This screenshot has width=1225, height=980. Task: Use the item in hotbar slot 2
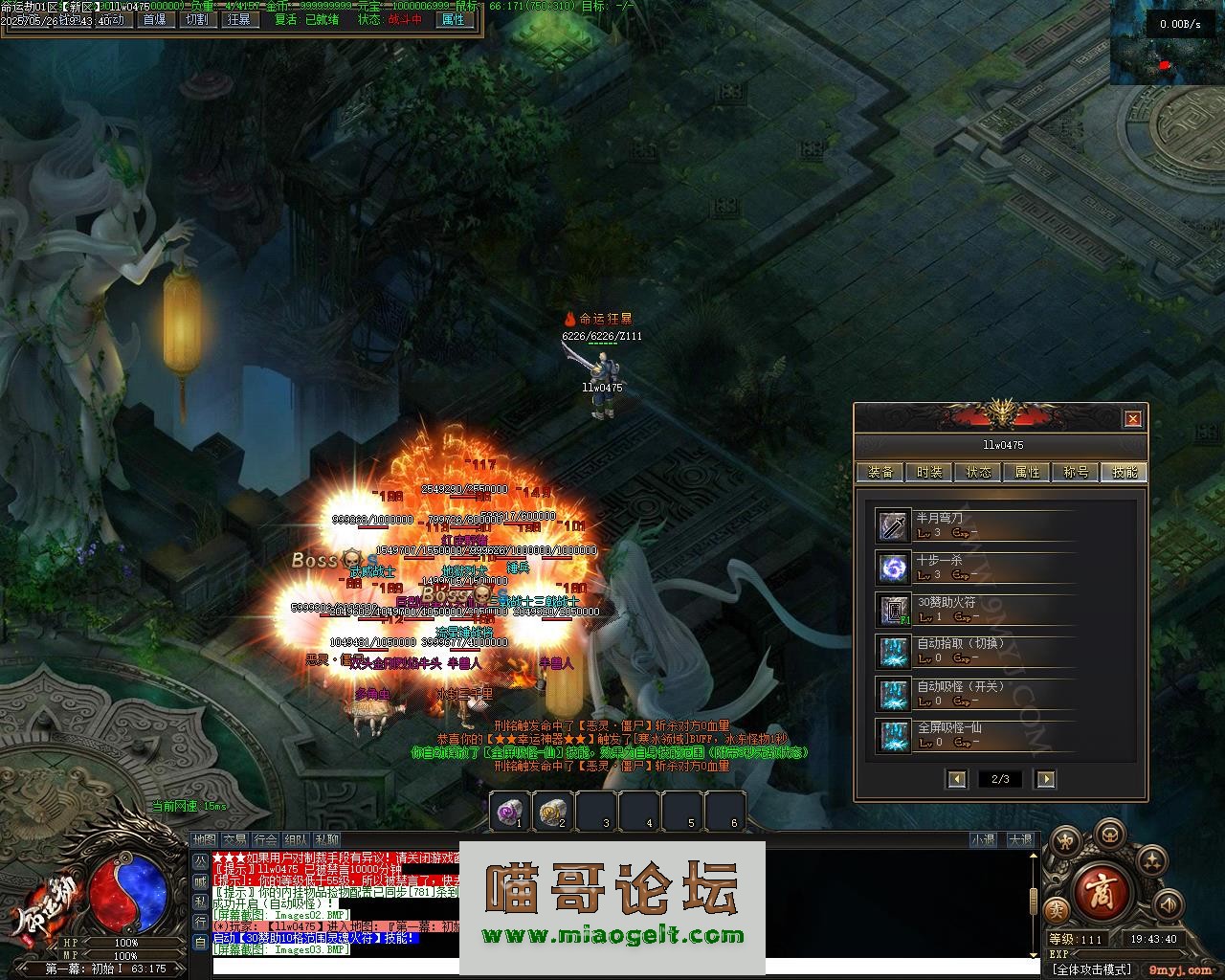click(552, 812)
